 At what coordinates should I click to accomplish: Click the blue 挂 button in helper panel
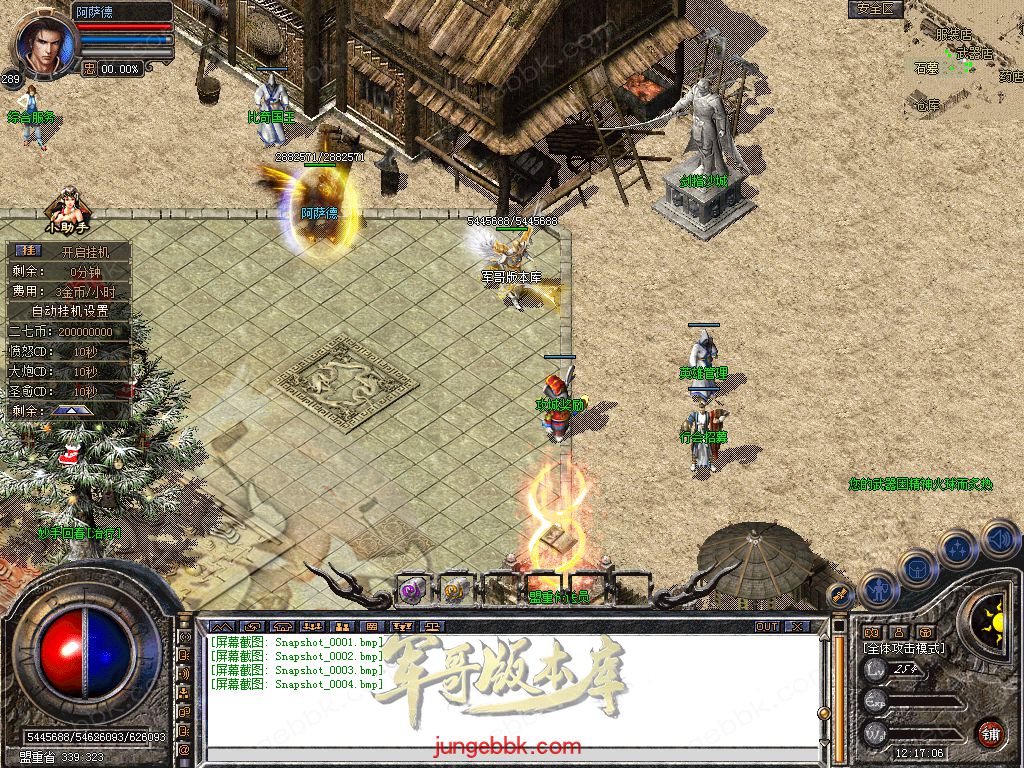(27, 251)
